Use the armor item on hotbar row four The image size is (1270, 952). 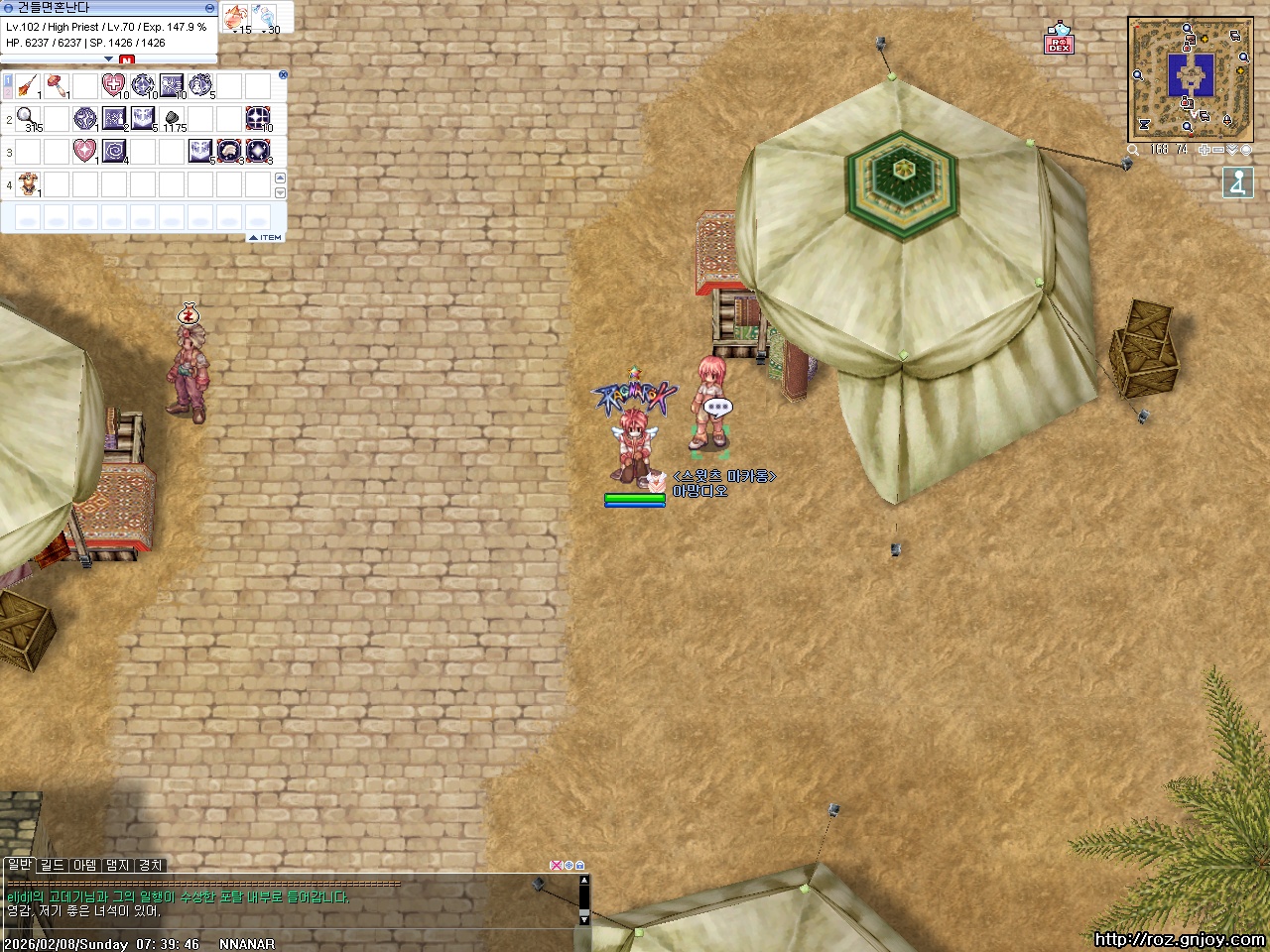coord(27,183)
